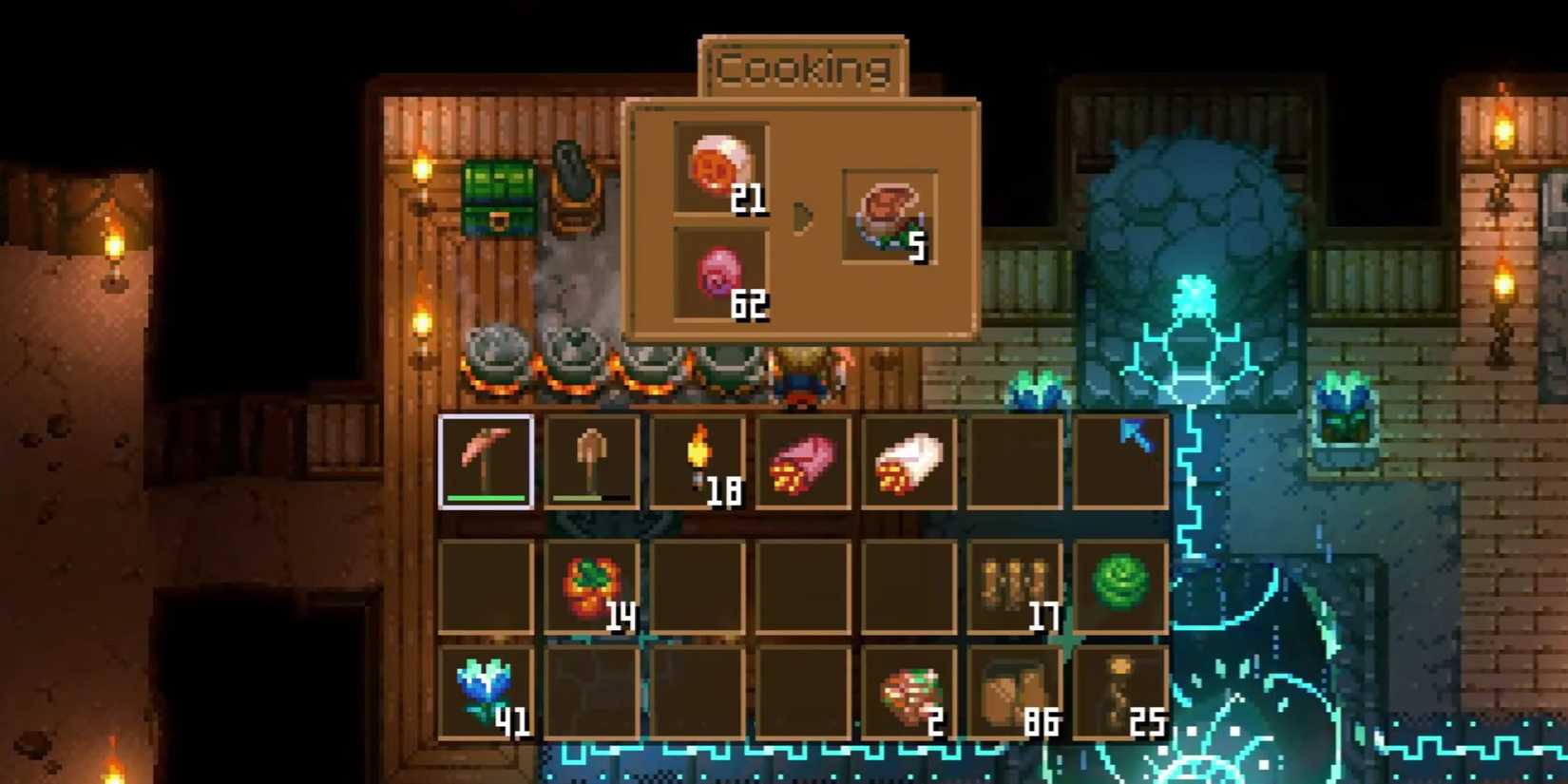The image size is (1568, 784).
Task: Select the blue glowing flower stack of 41
Action: [x=486, y=691]
